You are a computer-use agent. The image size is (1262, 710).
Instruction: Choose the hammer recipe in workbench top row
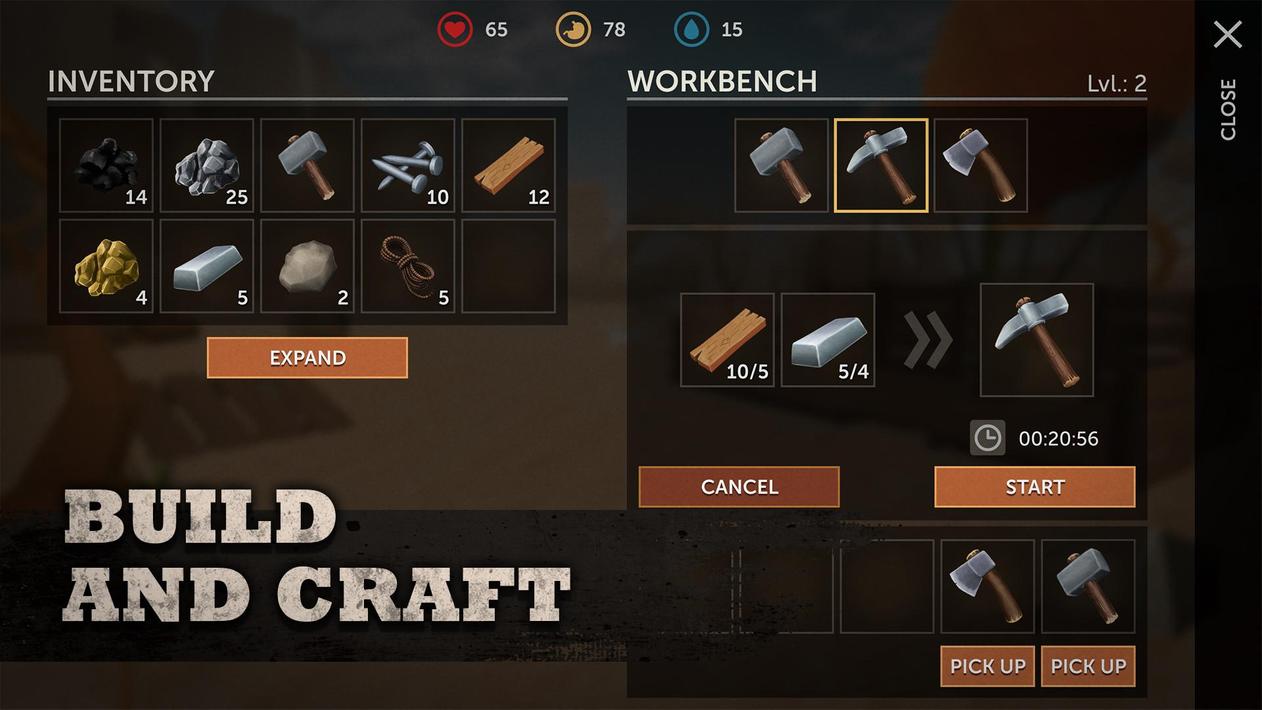coord(781,166)
